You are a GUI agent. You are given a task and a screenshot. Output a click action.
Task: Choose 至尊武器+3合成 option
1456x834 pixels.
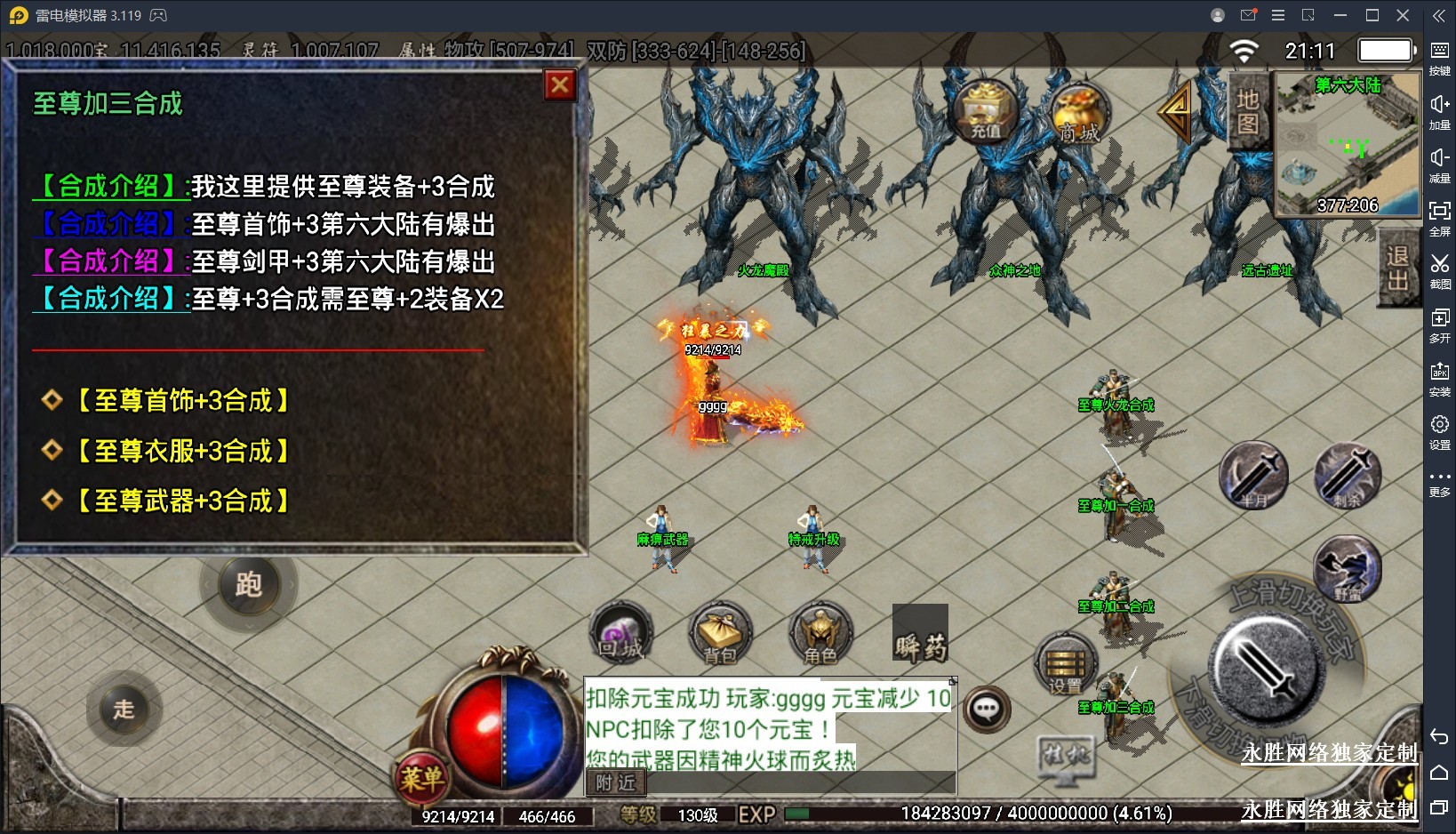(183, 501)
